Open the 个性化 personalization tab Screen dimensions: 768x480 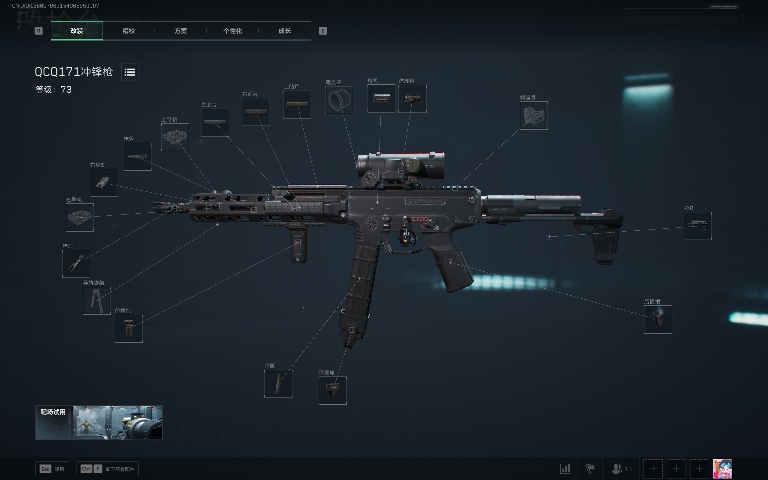(x=232, y=31)
